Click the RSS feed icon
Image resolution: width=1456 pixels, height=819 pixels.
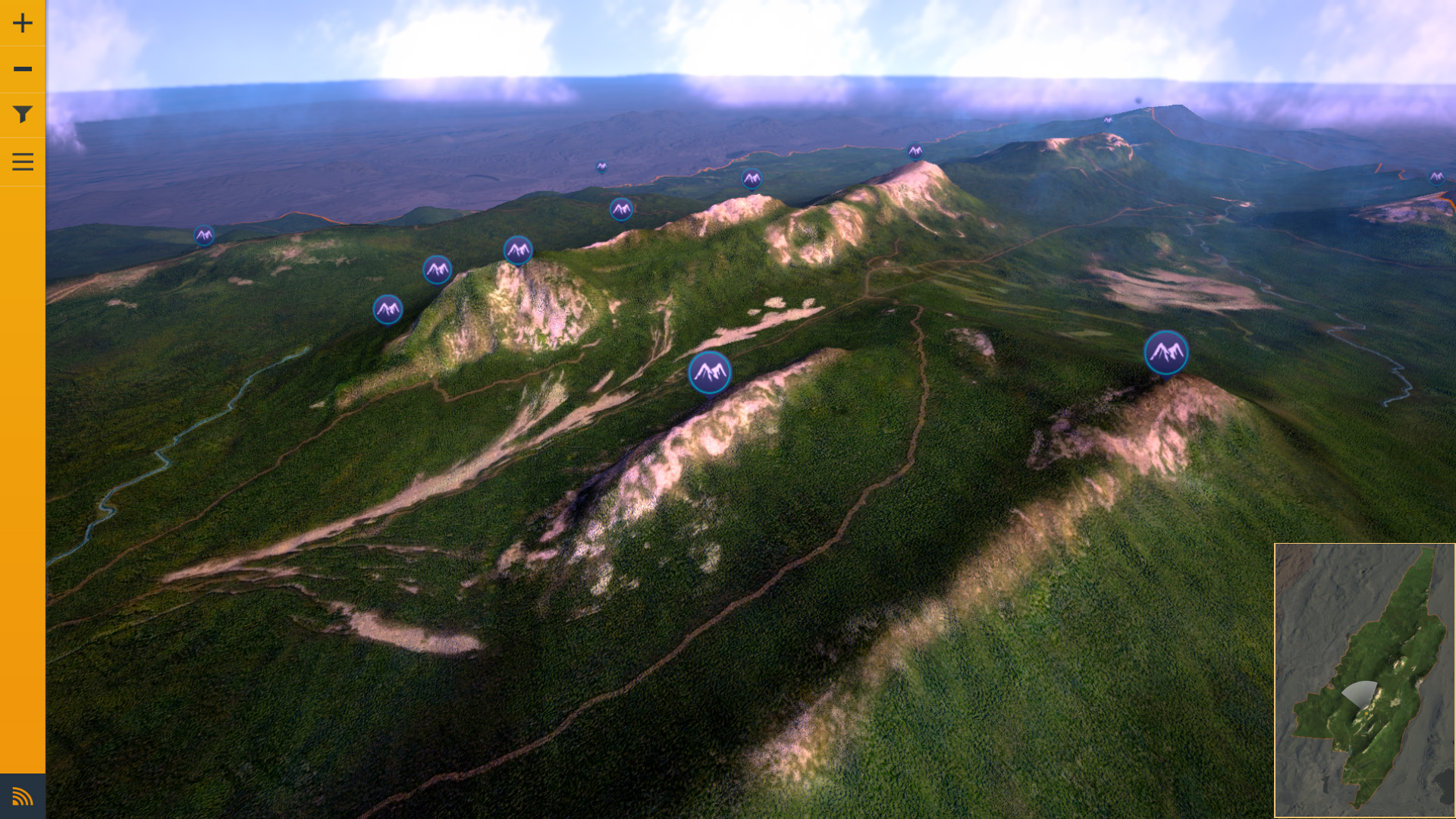point(23,796)
